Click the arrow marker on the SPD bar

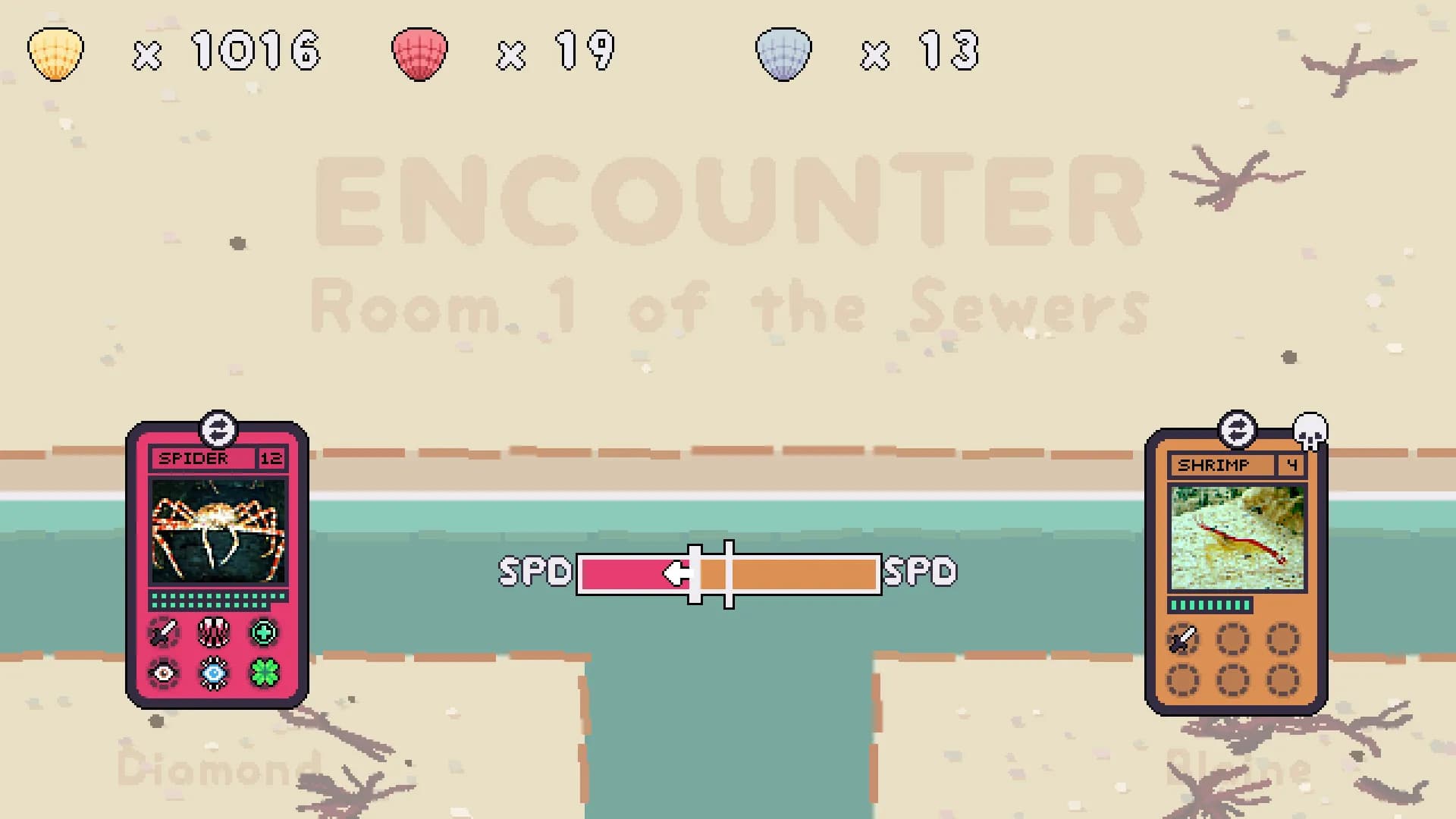click(x=677, y=573)
